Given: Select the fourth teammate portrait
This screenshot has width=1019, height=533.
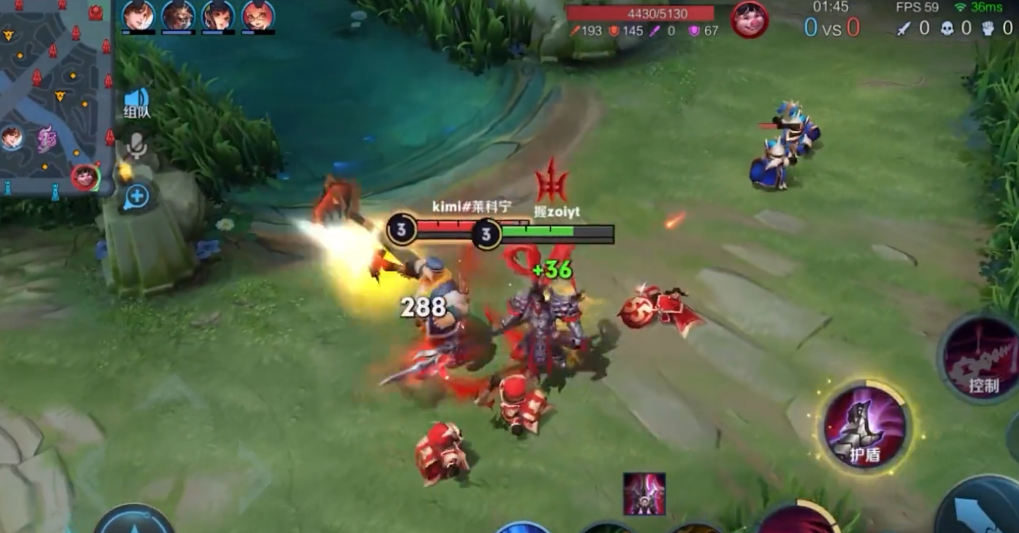Looking at the screenshot, I should 258,16.
